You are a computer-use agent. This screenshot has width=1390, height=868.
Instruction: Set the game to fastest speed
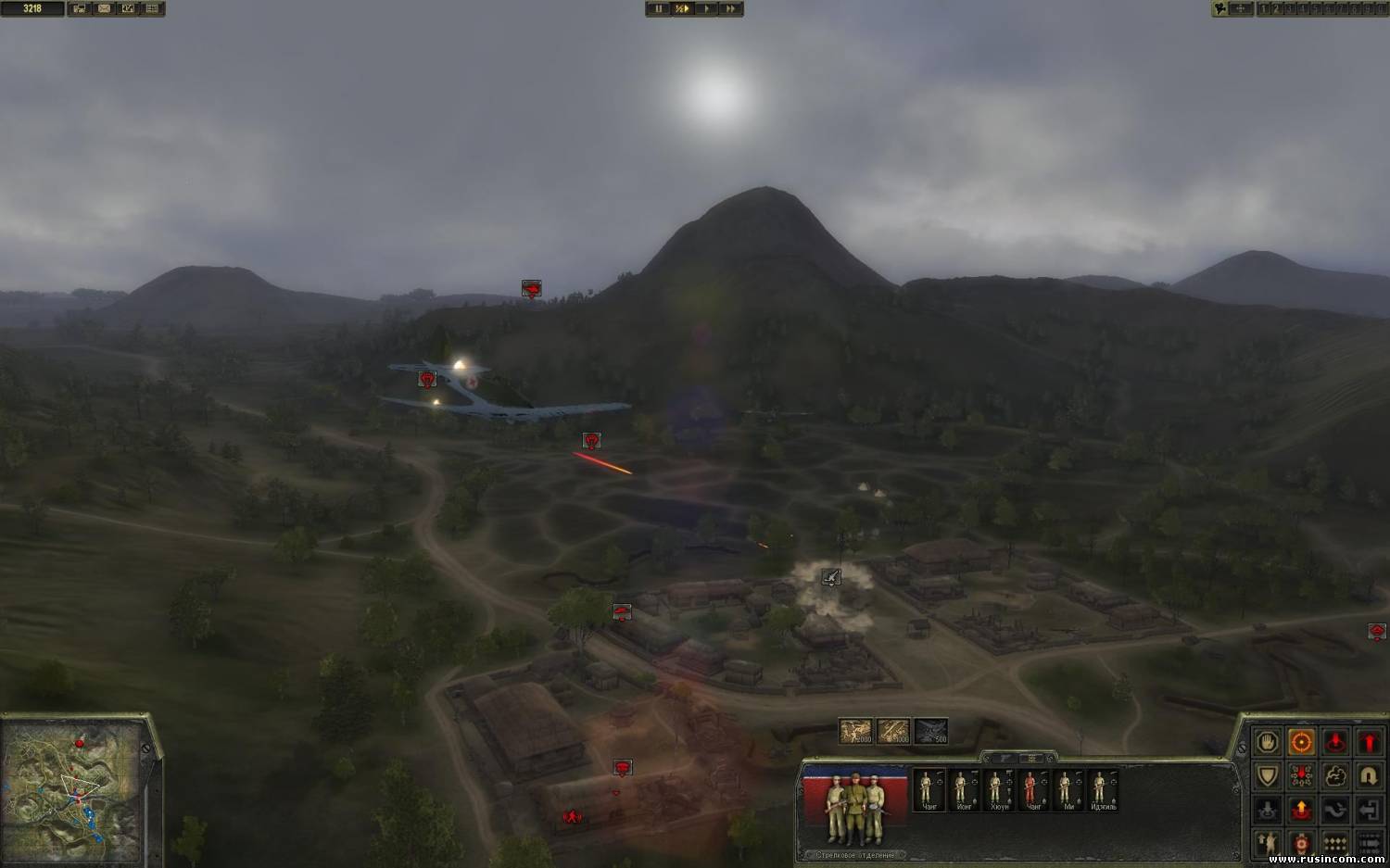pyautogui.click(x=731, y=8)
